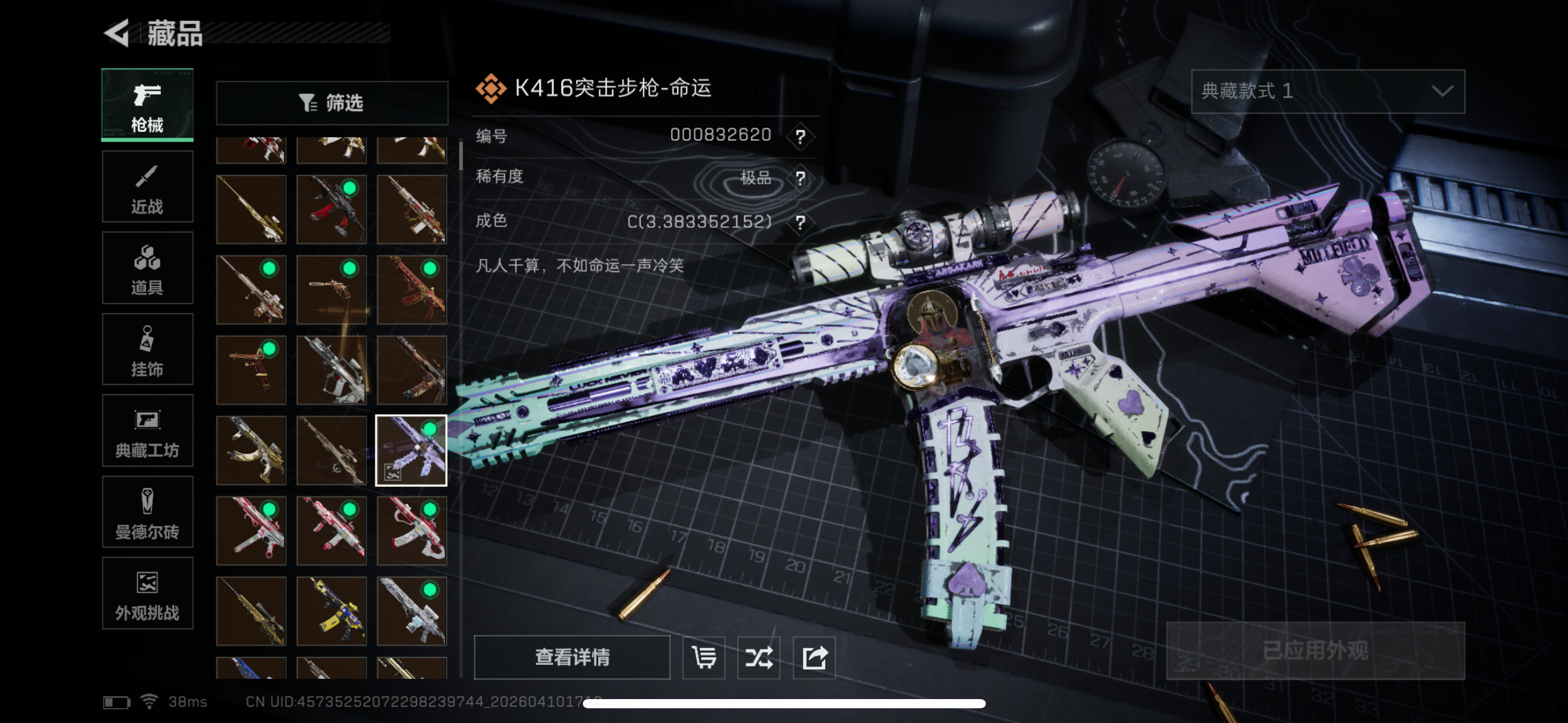The height and width of the screenshot is (723, 1568).
Task: Open the 挂饰 charms category
Action: [x=147, y=350]
